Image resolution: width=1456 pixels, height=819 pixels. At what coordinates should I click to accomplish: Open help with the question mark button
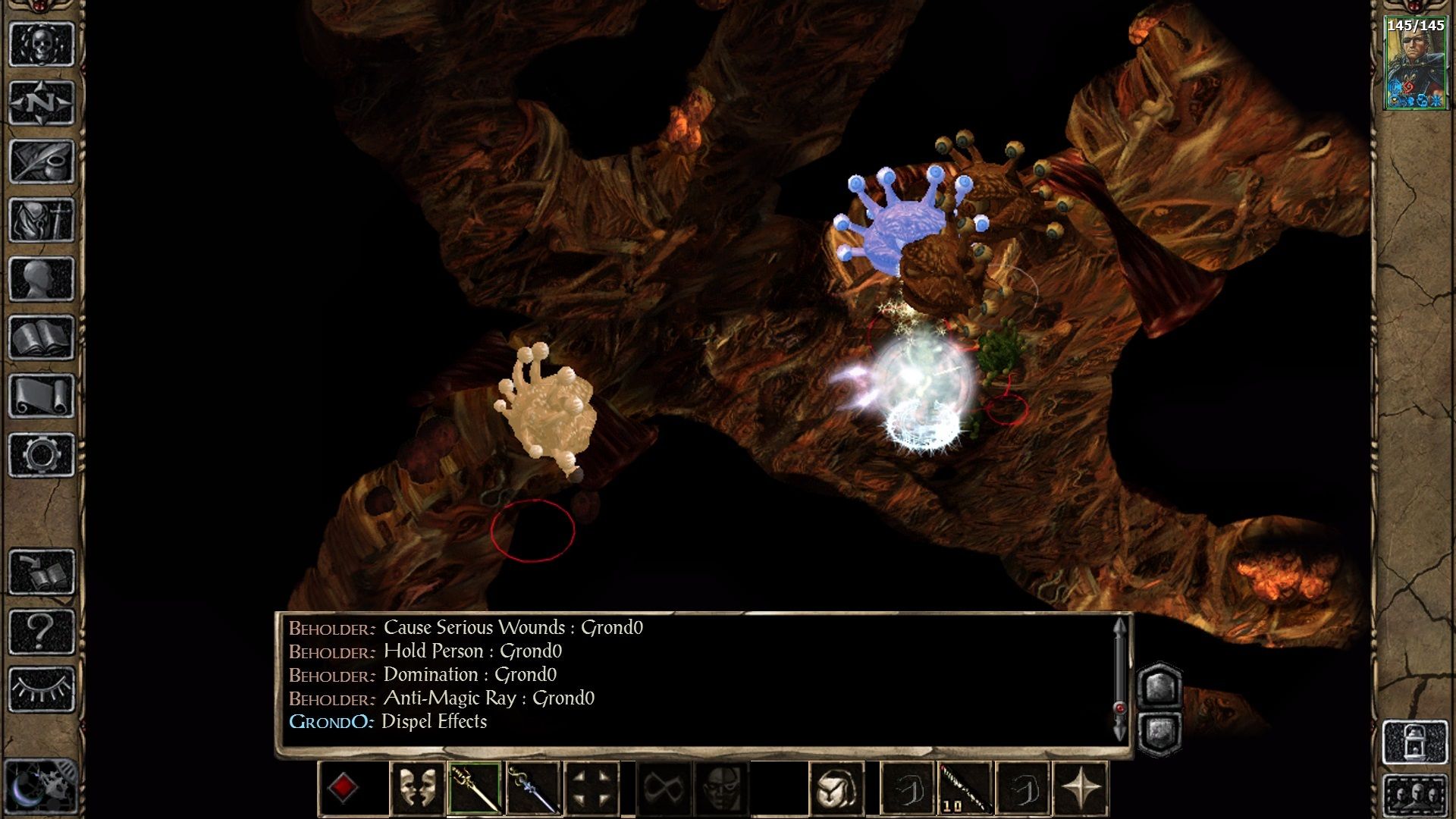tap(42, 631)
